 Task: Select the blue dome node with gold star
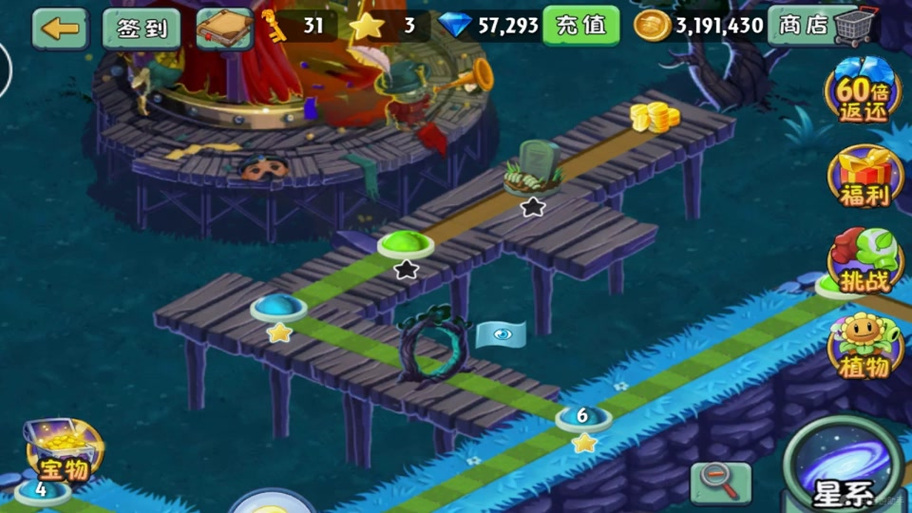click(278, 307)
